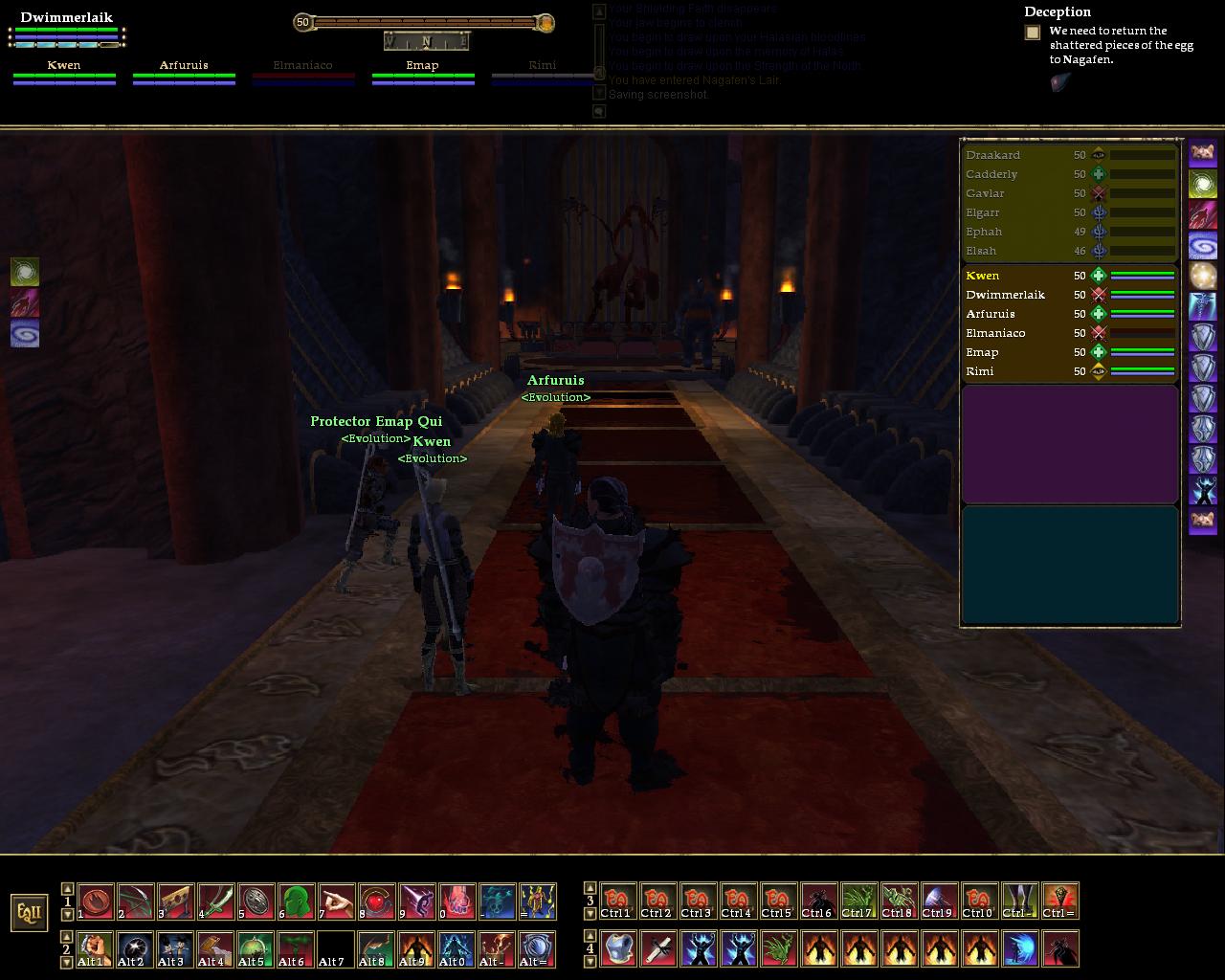Select Draakard in the raid window
1225x980 pixels.
[x=992, y=155]
